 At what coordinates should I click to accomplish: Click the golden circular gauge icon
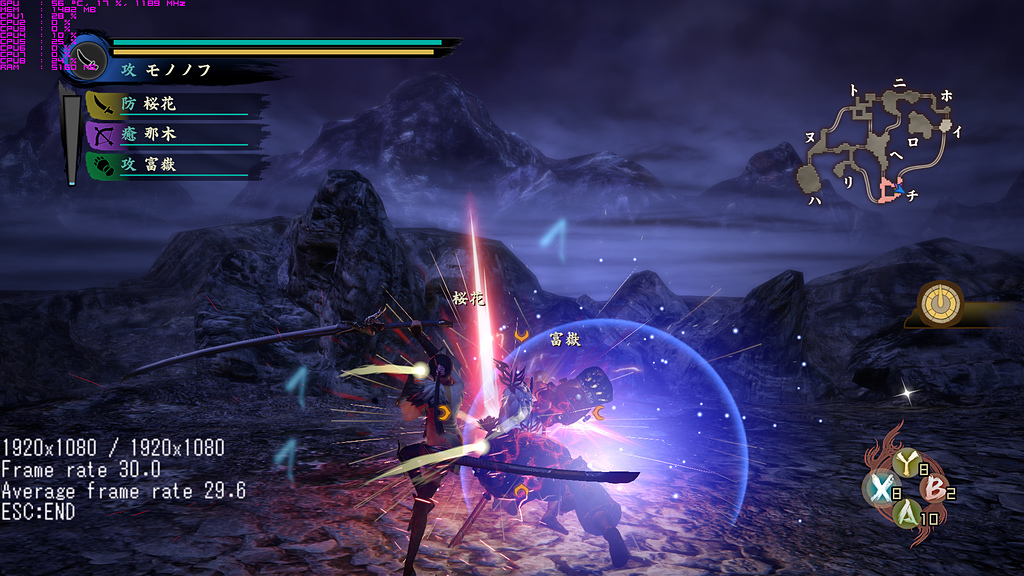tap(941, 302)
